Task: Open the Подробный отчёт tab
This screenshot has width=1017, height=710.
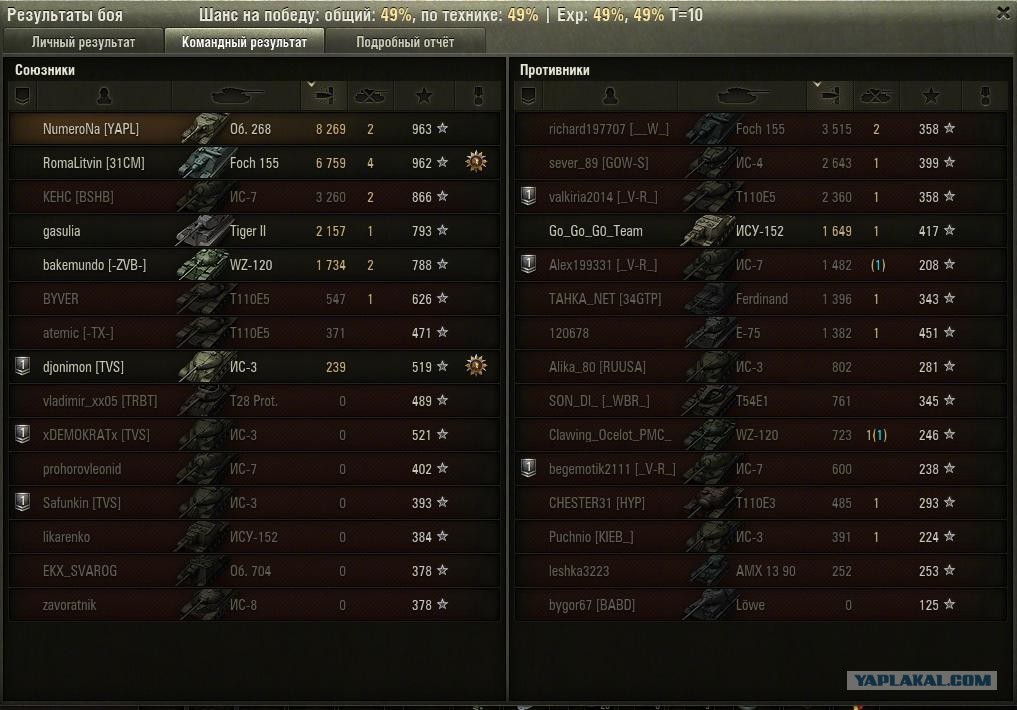Action: click(405, 42)
